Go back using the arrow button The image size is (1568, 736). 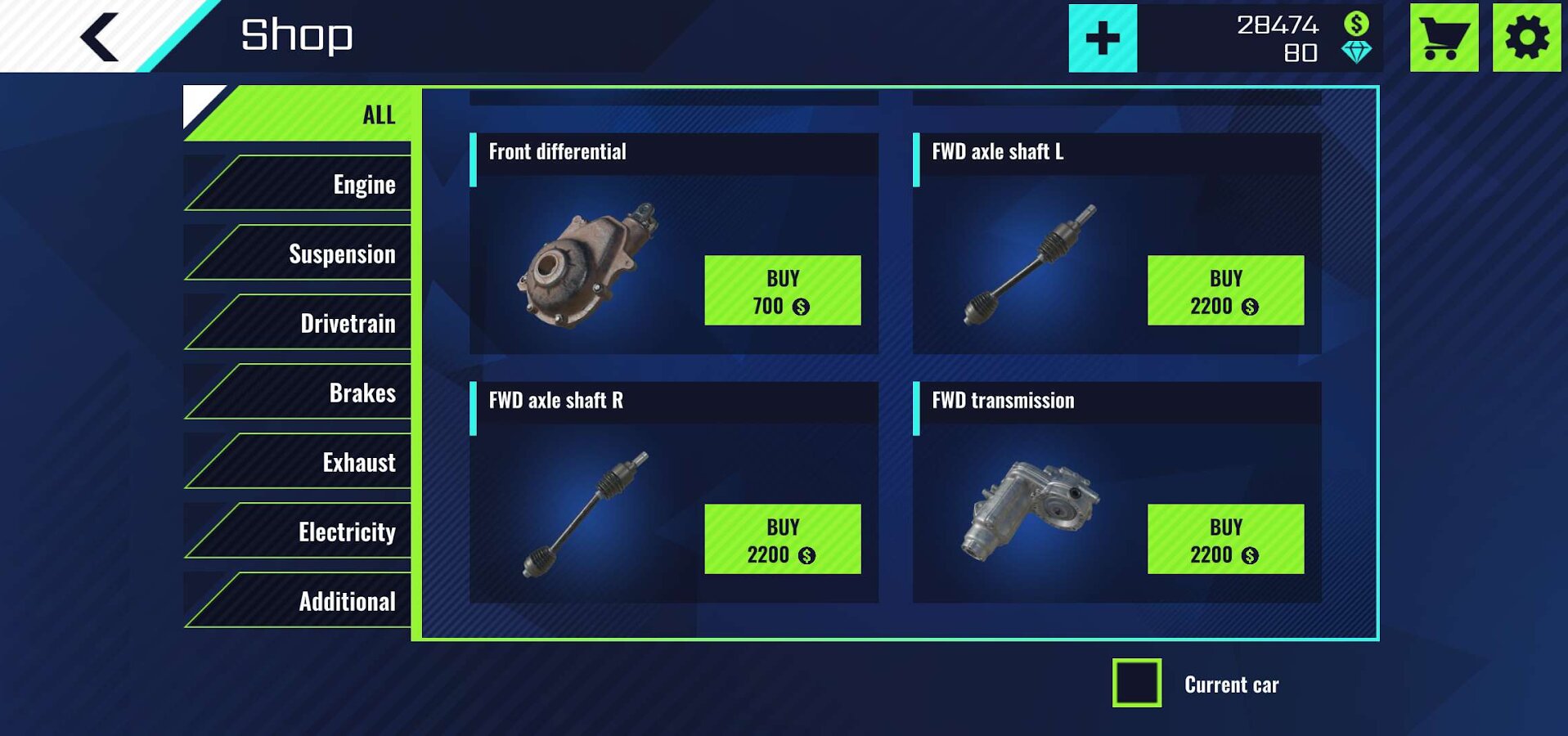click(101, 37)
